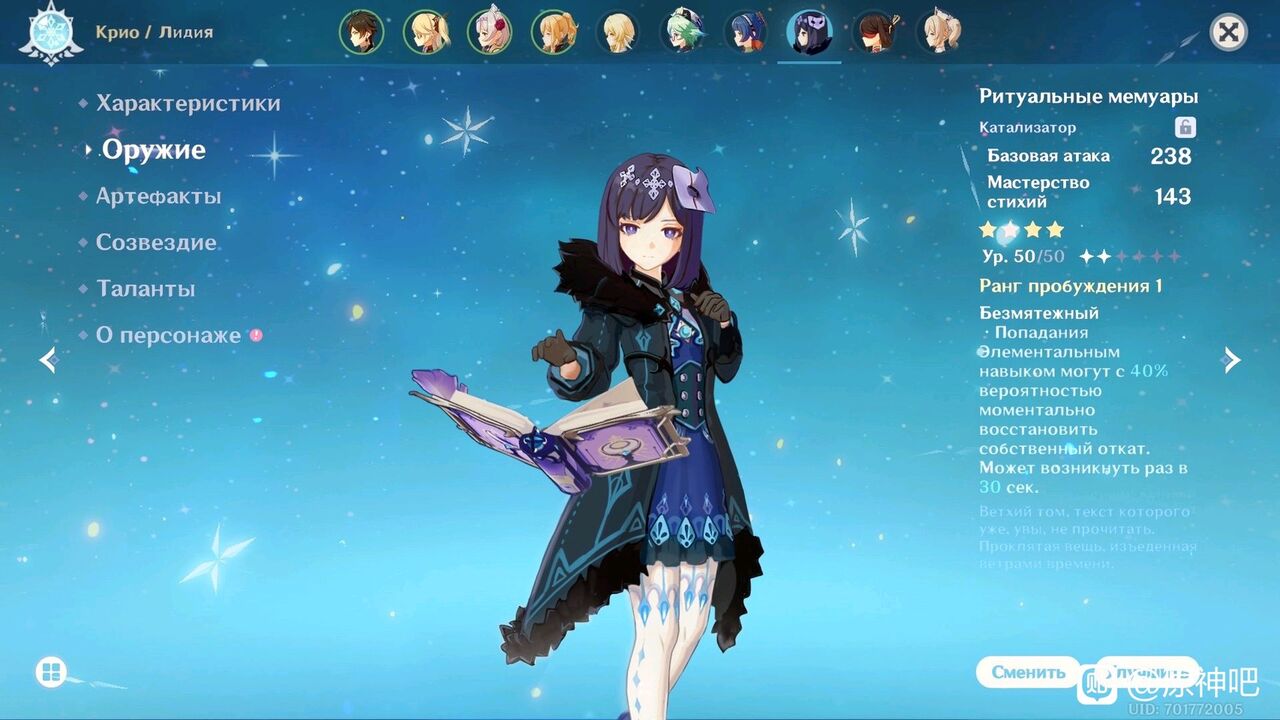Select the blonde character avatar next to Лидия

425,30
